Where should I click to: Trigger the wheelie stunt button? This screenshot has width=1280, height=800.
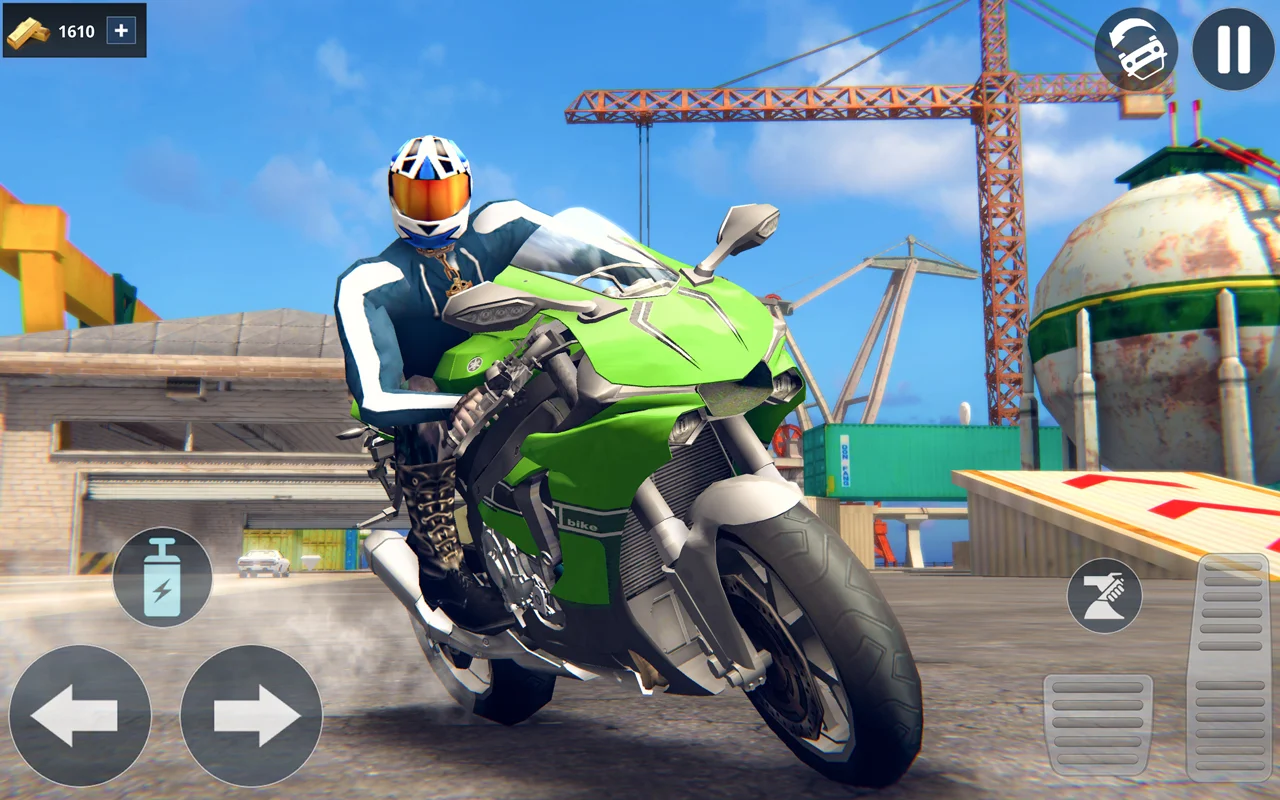(1104, 595)
